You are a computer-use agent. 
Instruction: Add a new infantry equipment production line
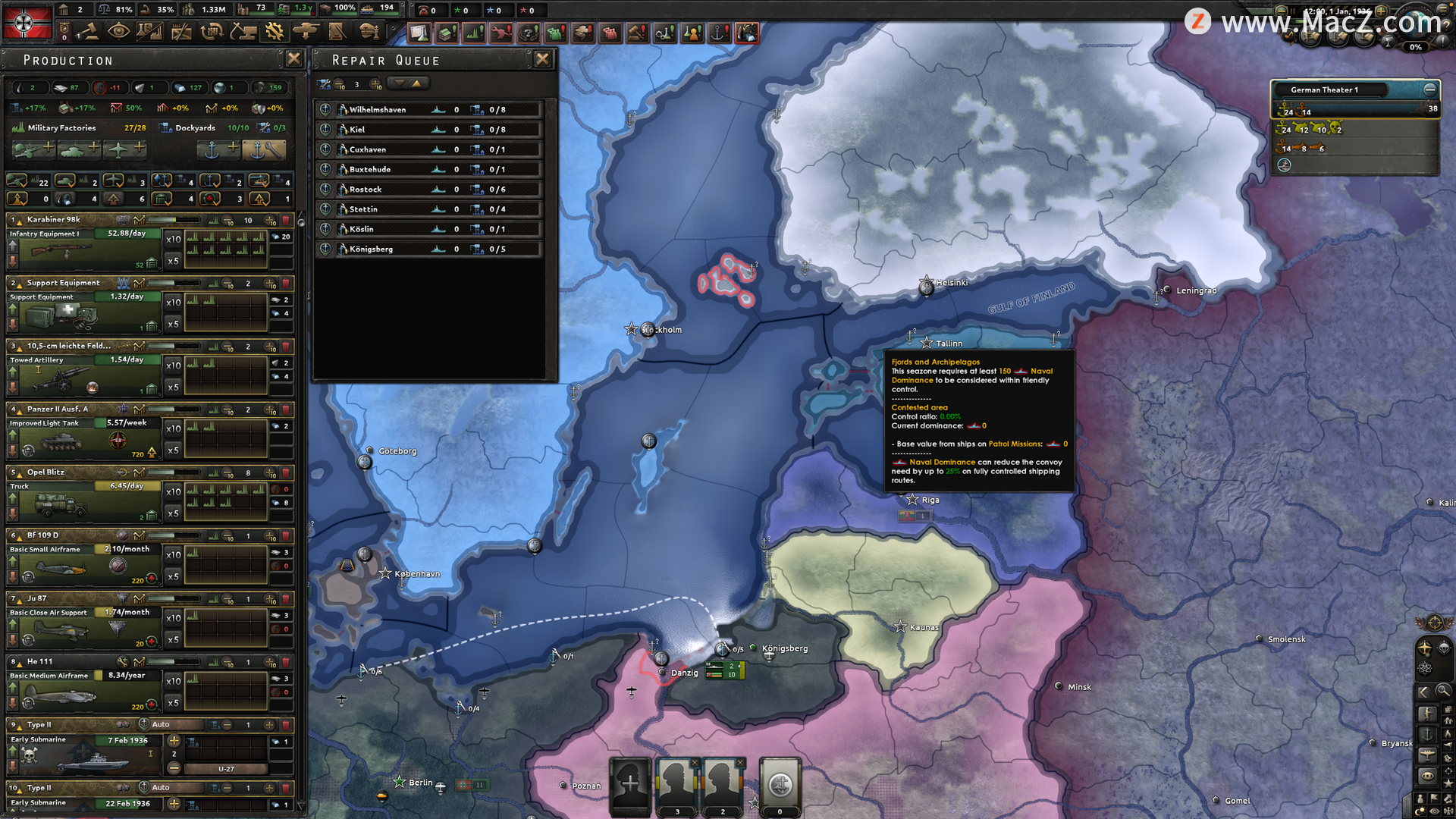pyautogui.click(x=33, y=149)
